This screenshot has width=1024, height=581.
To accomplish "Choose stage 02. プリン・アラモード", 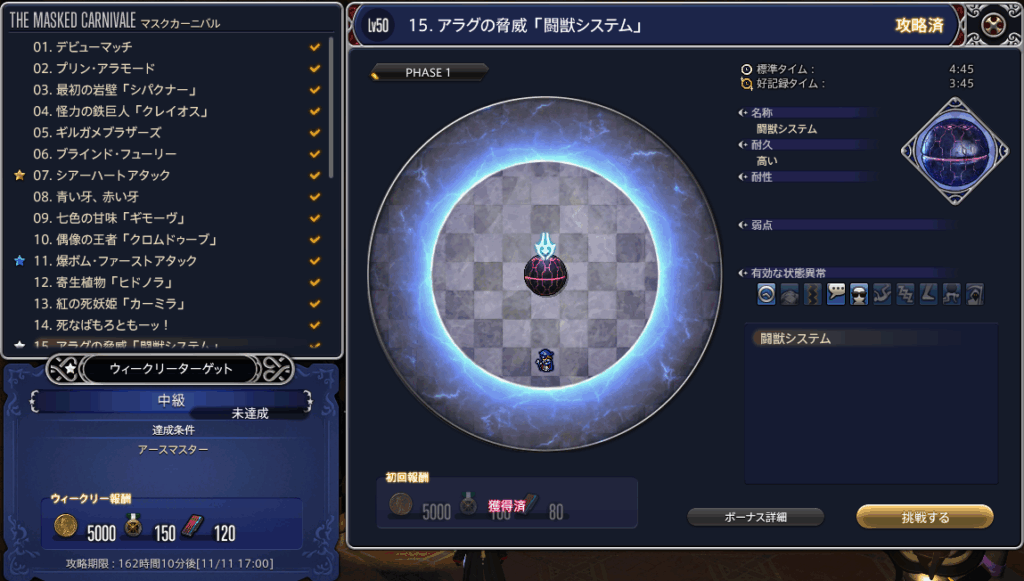I will pyautogui.click(x=96, y=68).
